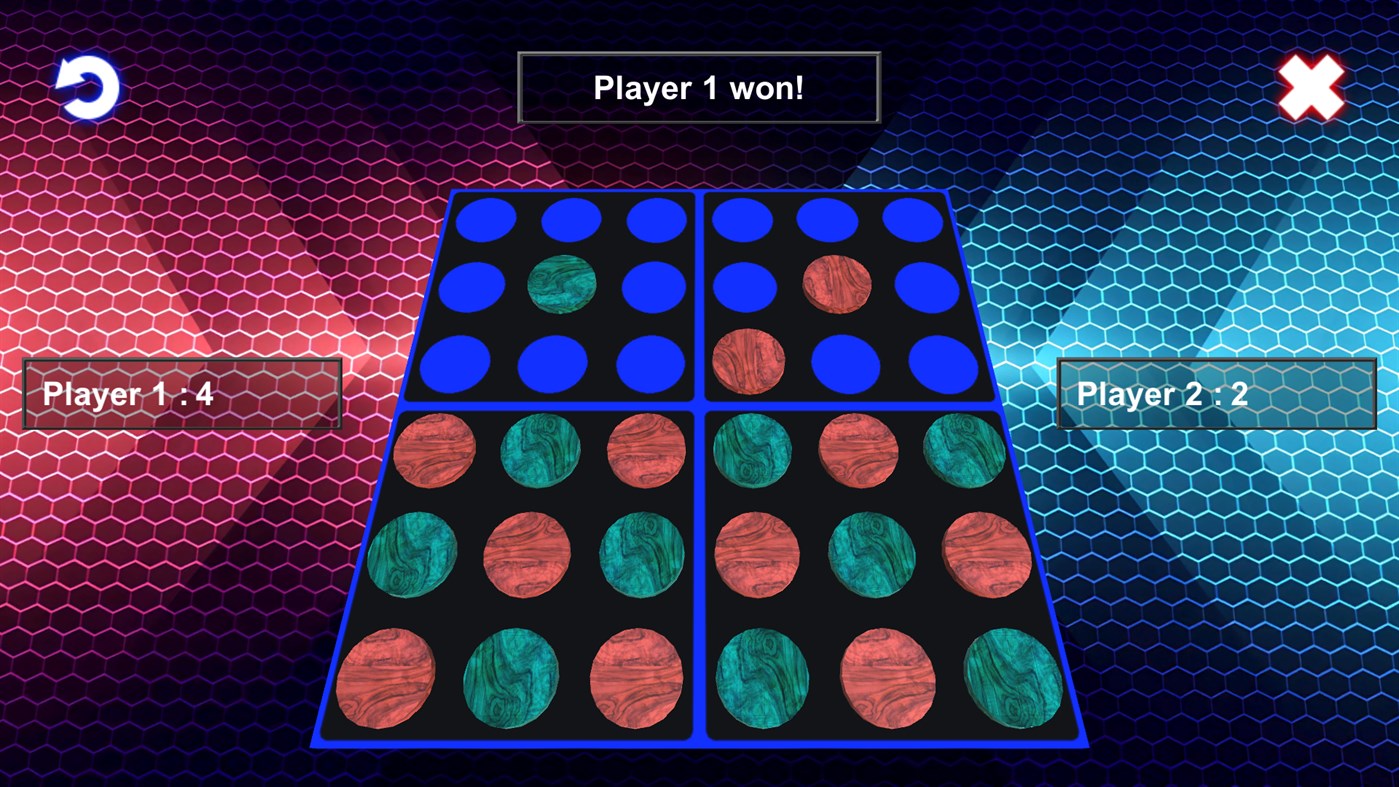
Task: Click the Player 1 won banner
Action: tap(698, 87)
